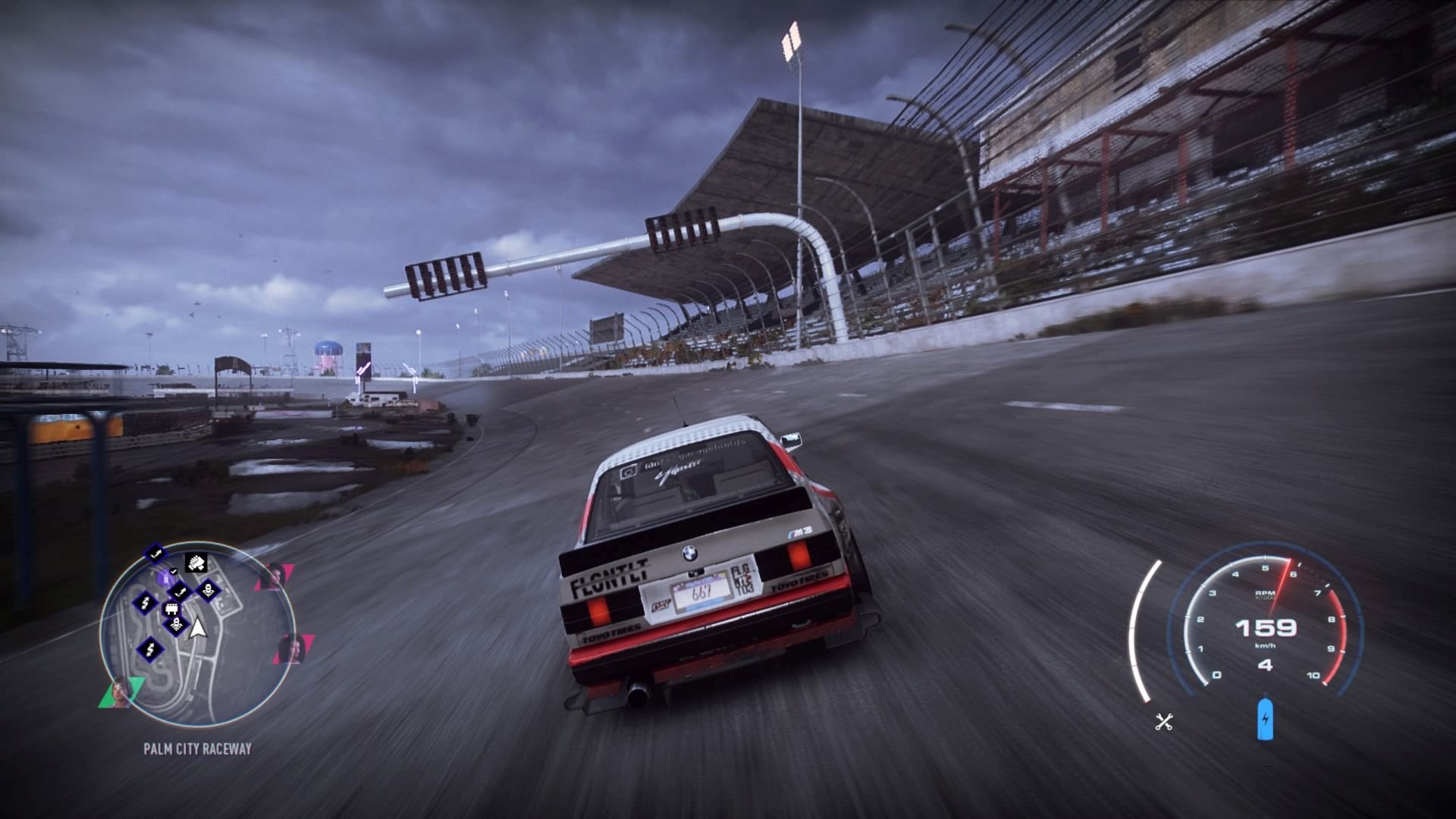The height and width of the screenshot is (819, 1456).
Task: Click the spider off-road event icon on minimap
Action: 177,623
